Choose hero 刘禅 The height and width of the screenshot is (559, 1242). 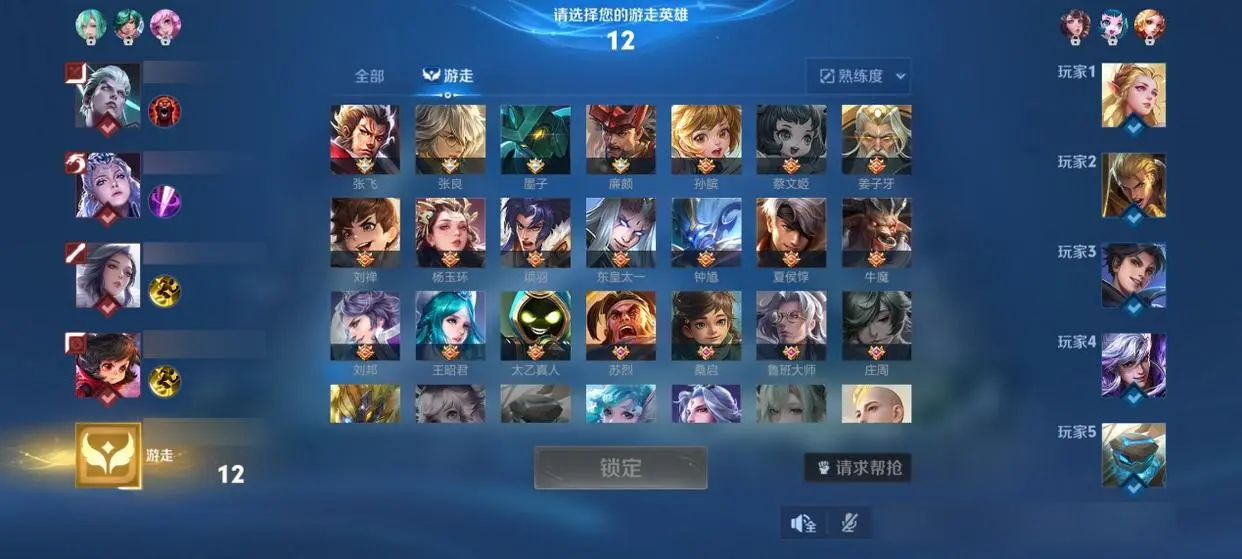pyautogui.click(x=365, y=232)
